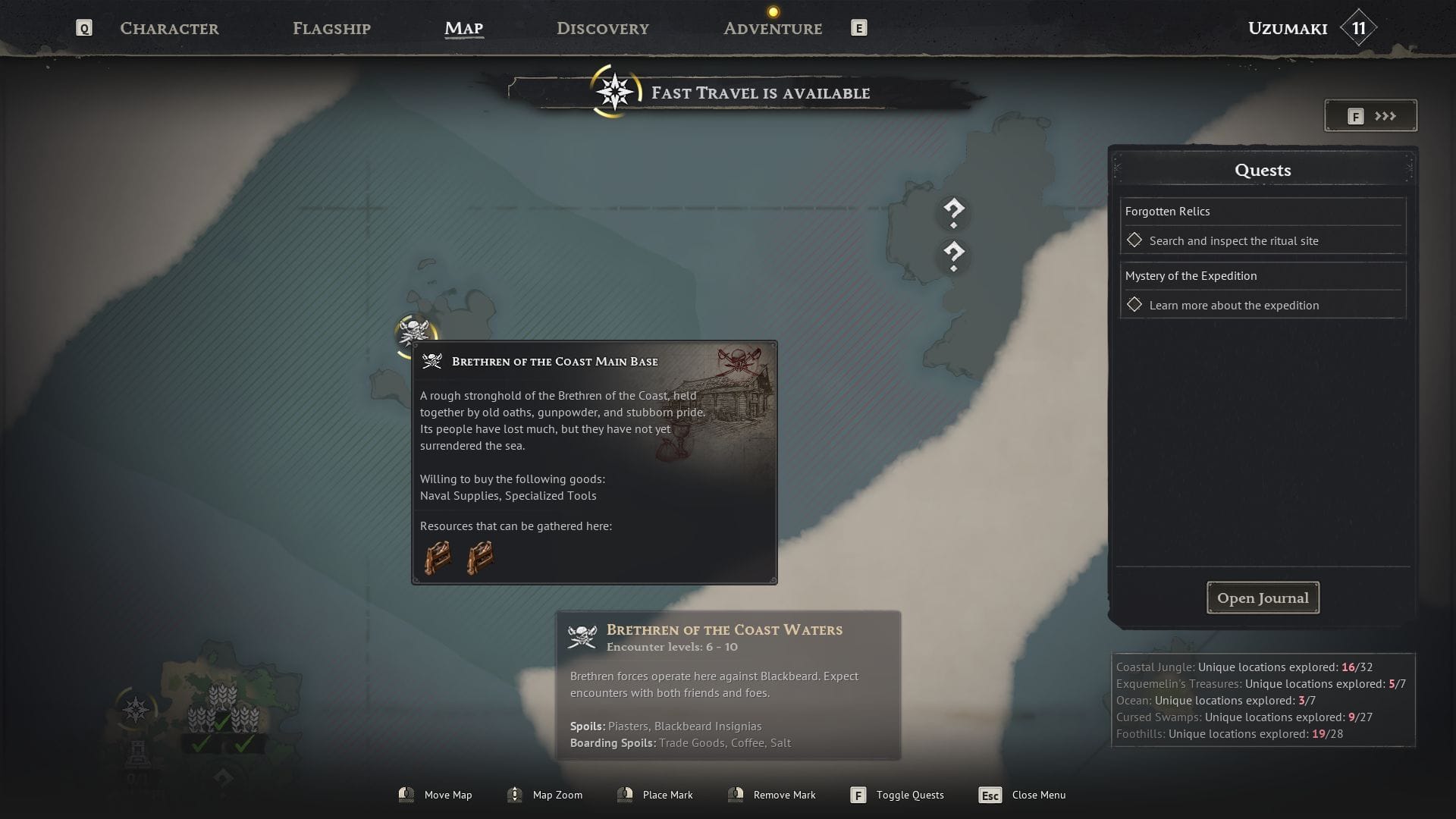1456x819 pixels.
Task: Open the Discovery menu
Action: [x=602, y=28]
